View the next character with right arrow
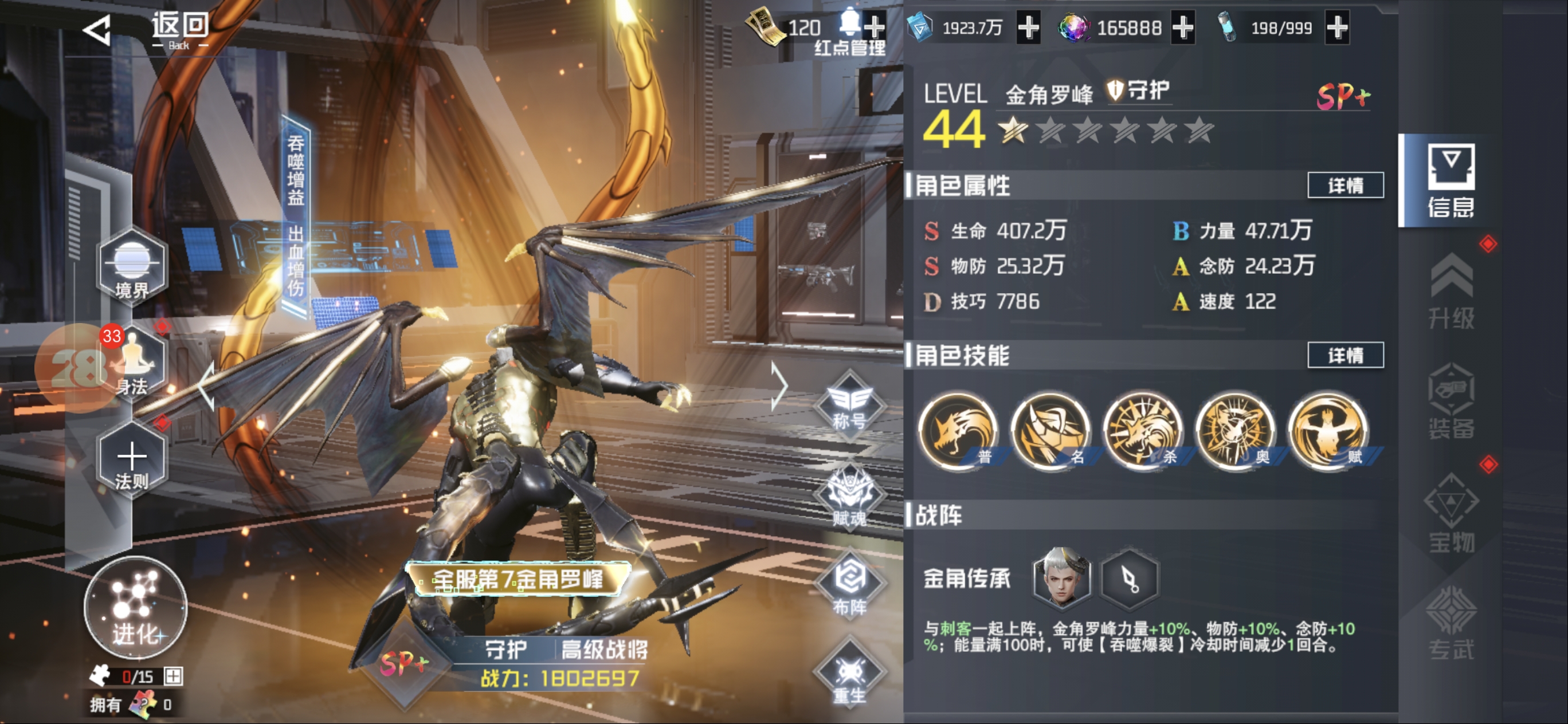This screenshot has width=1568, height=724. coord(779,386)
